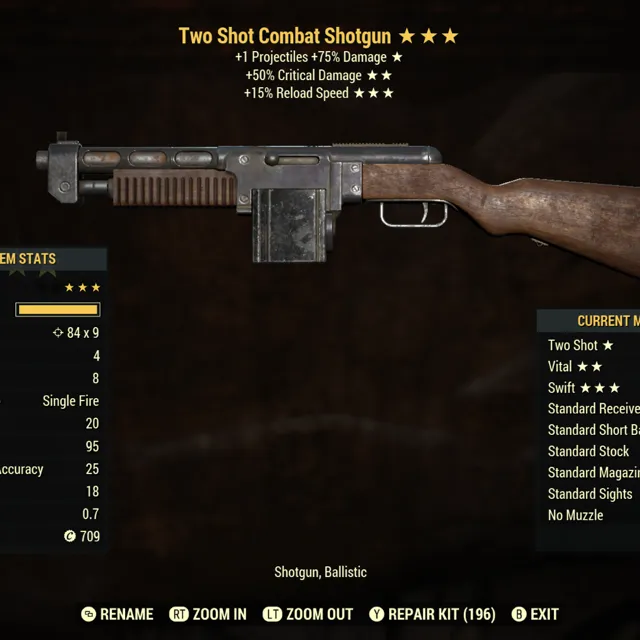The image size is (640, 640).
Task: Exit the weapon inspect screen
Action: tap(535, 614)
